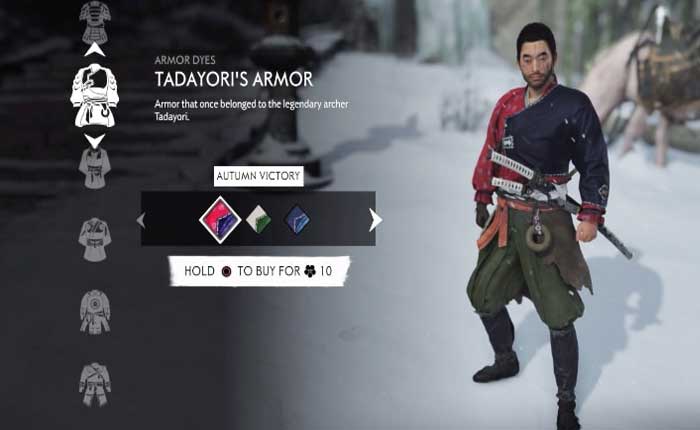Pick the armor icon with crossed chest straps

(95, 383)
